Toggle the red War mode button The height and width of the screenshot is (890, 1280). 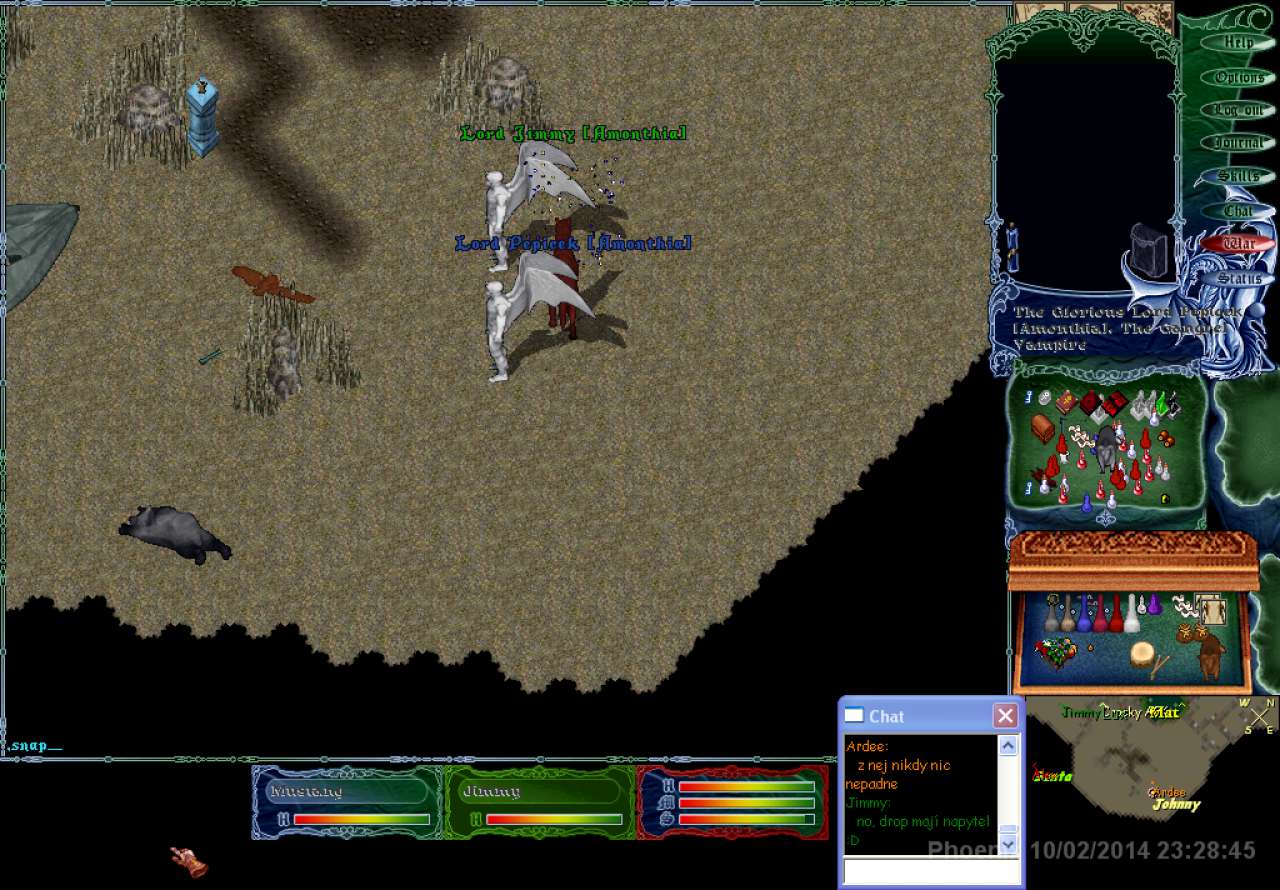(x=1238, y=244)
